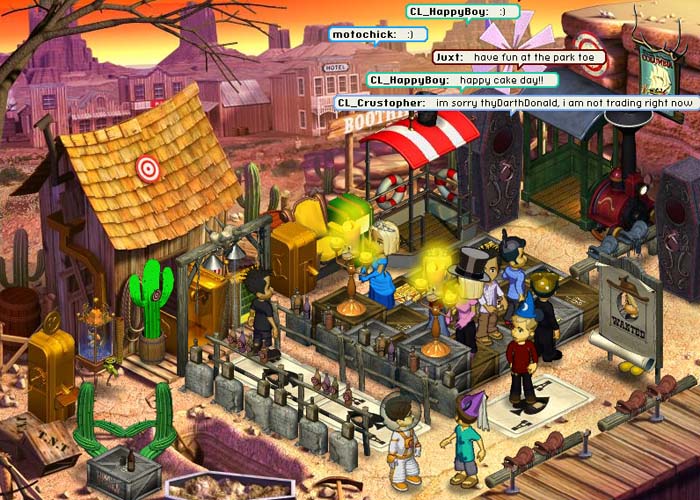
Task: Click CL_HappyBoy's smiley chat bubble
Action: tap(463, 11)
